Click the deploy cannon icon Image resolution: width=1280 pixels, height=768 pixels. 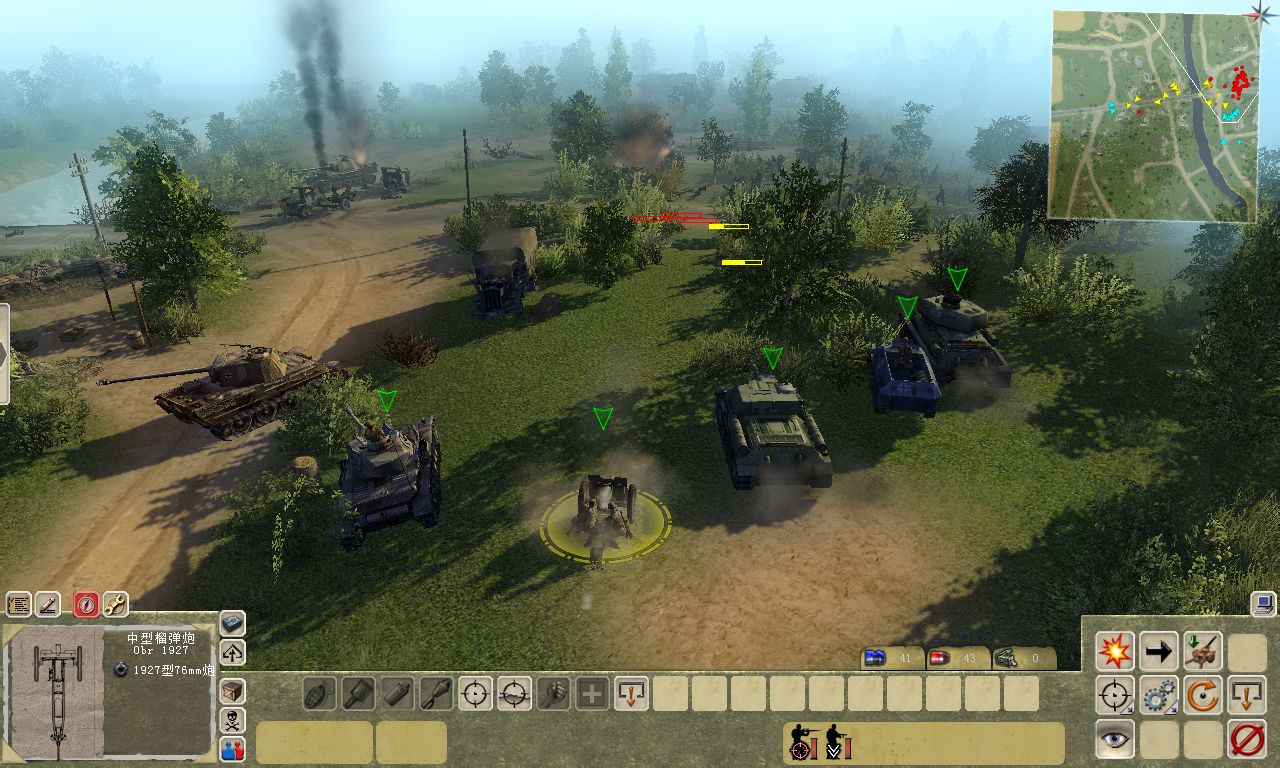tap(1203, 651)
